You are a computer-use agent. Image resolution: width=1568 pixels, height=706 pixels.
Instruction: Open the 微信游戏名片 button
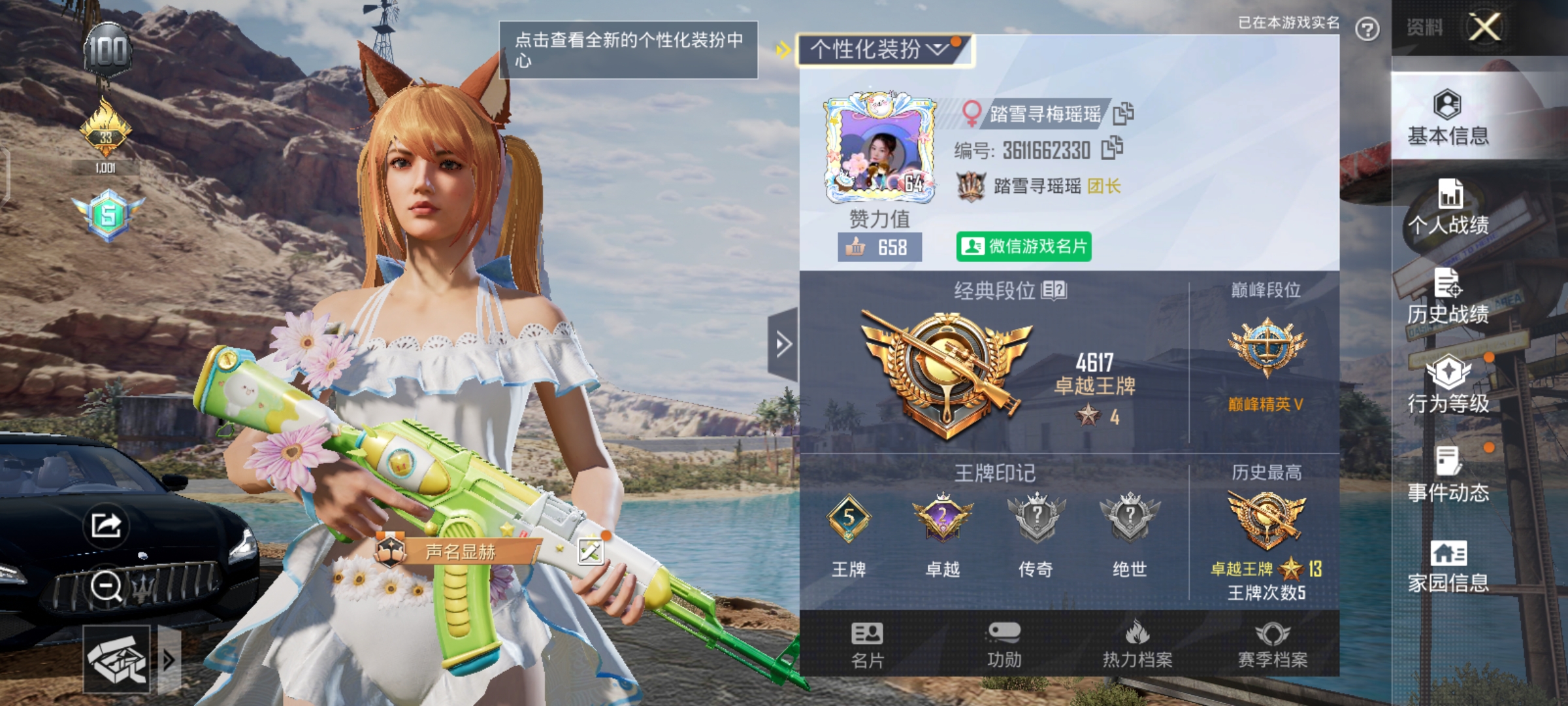pos(1023,246)
